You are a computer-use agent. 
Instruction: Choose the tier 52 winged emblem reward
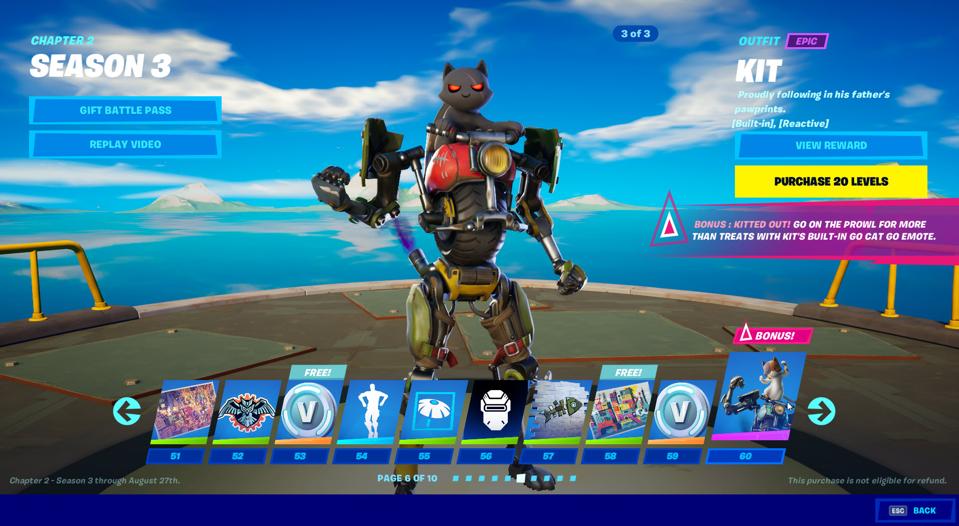tap(245, 412)
